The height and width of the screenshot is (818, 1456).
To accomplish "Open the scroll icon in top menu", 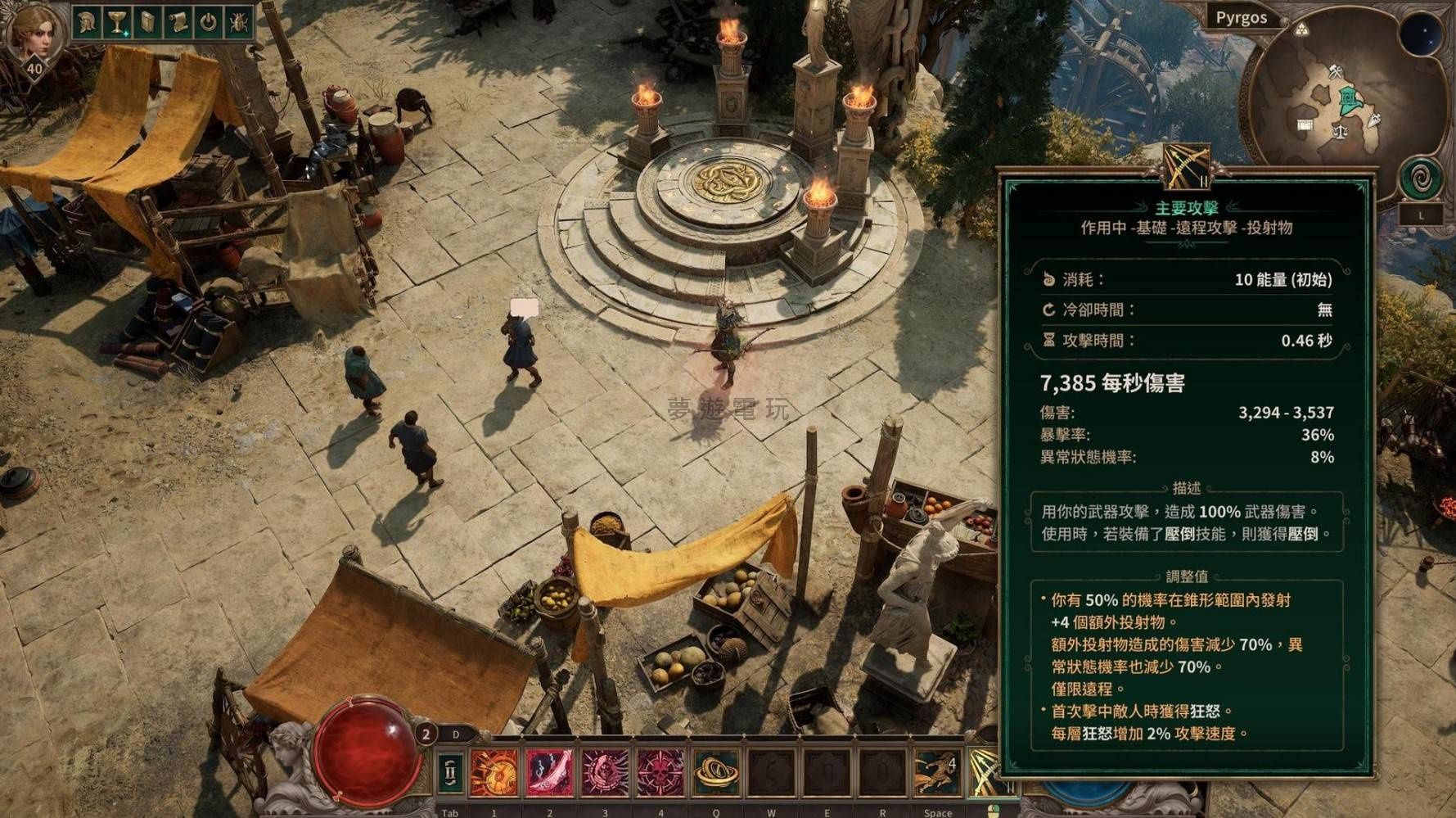I will point(178,22).
